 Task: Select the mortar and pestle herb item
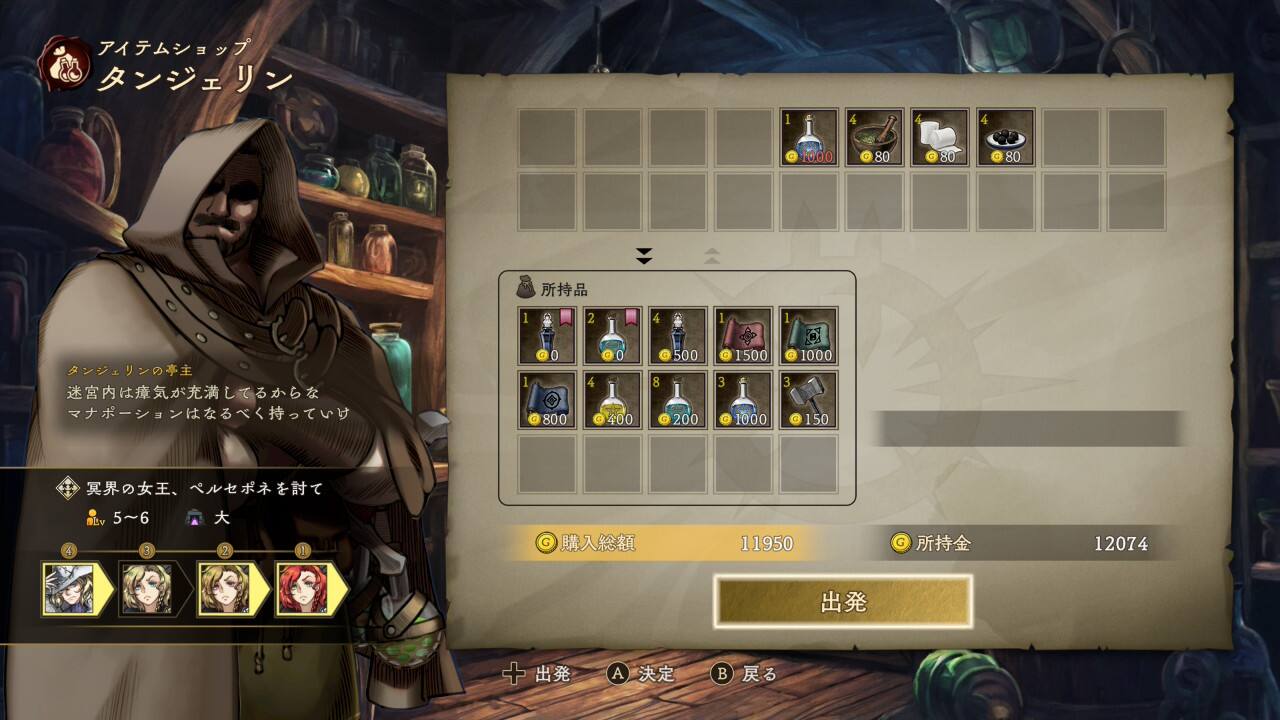tap(874, 137)
